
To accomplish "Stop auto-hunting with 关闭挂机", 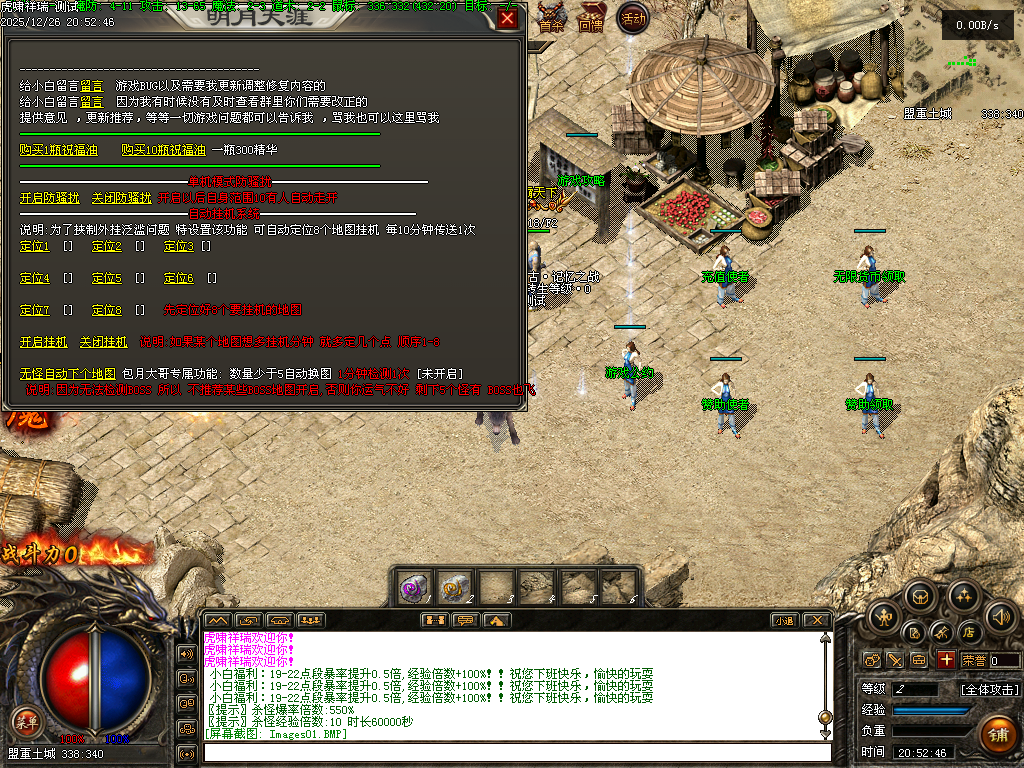I will (x=104, y=342).
